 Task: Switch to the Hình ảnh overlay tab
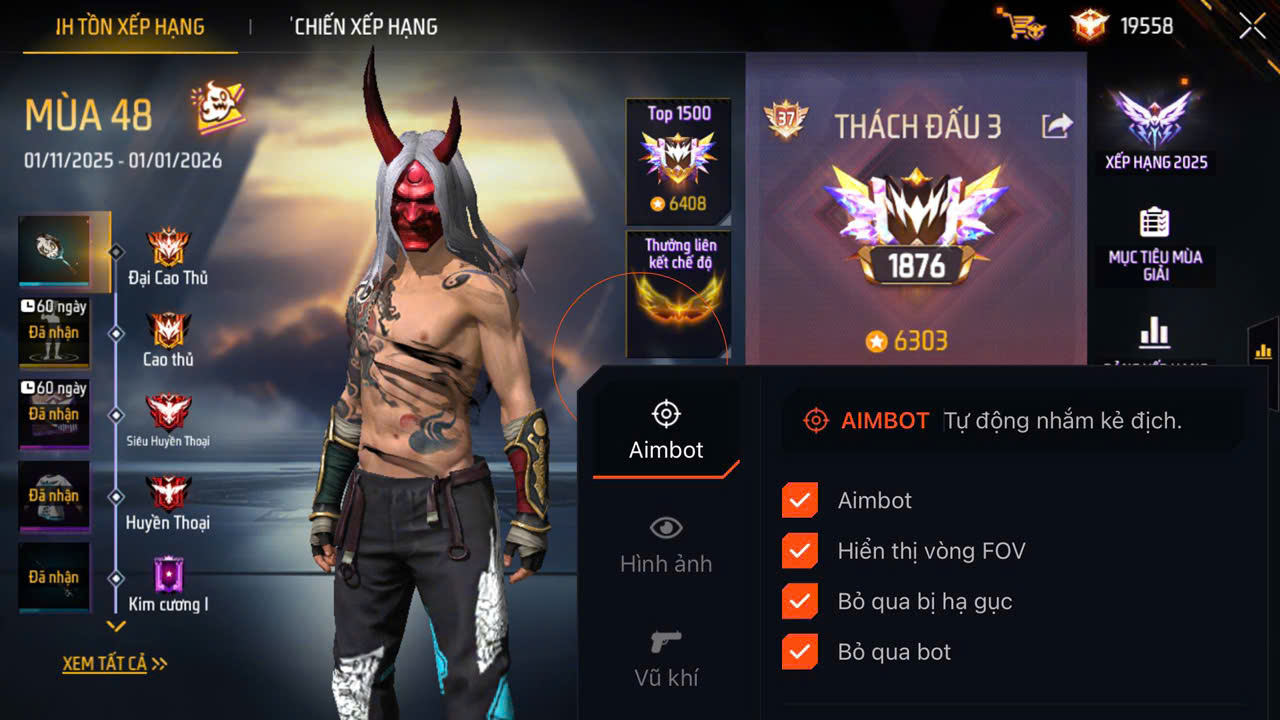click(666, 545)
